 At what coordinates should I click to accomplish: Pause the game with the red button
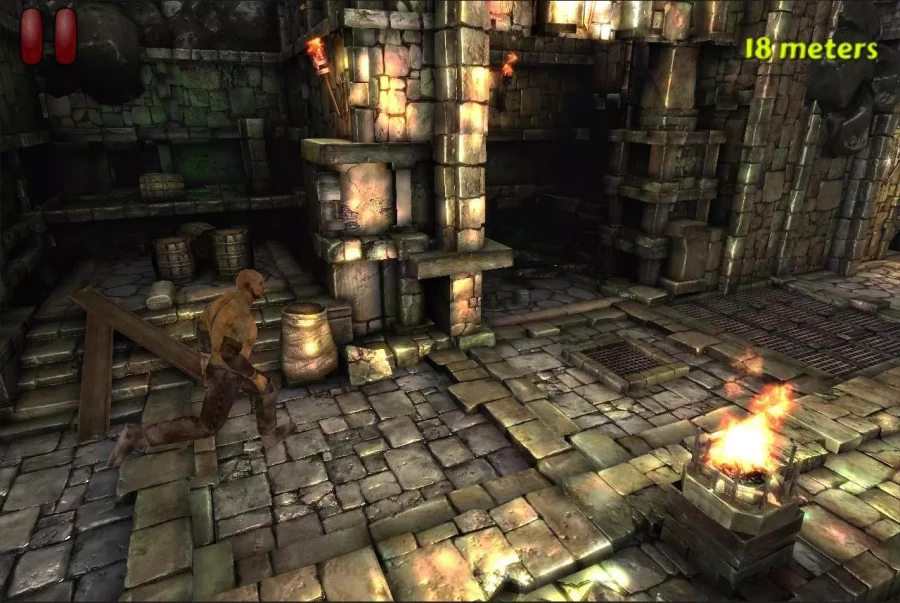[49, 36]
